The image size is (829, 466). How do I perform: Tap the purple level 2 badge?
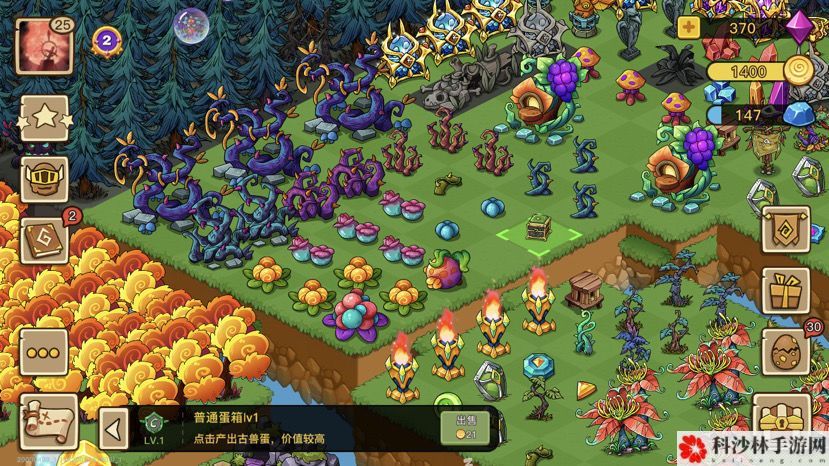pos(106,40)
